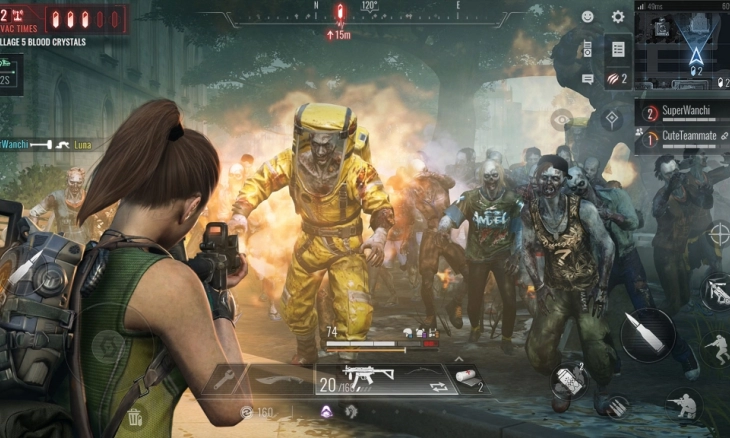Open the mission checklist panel
This screenshot has width=730, height=438.
click(x=618, y=48)
